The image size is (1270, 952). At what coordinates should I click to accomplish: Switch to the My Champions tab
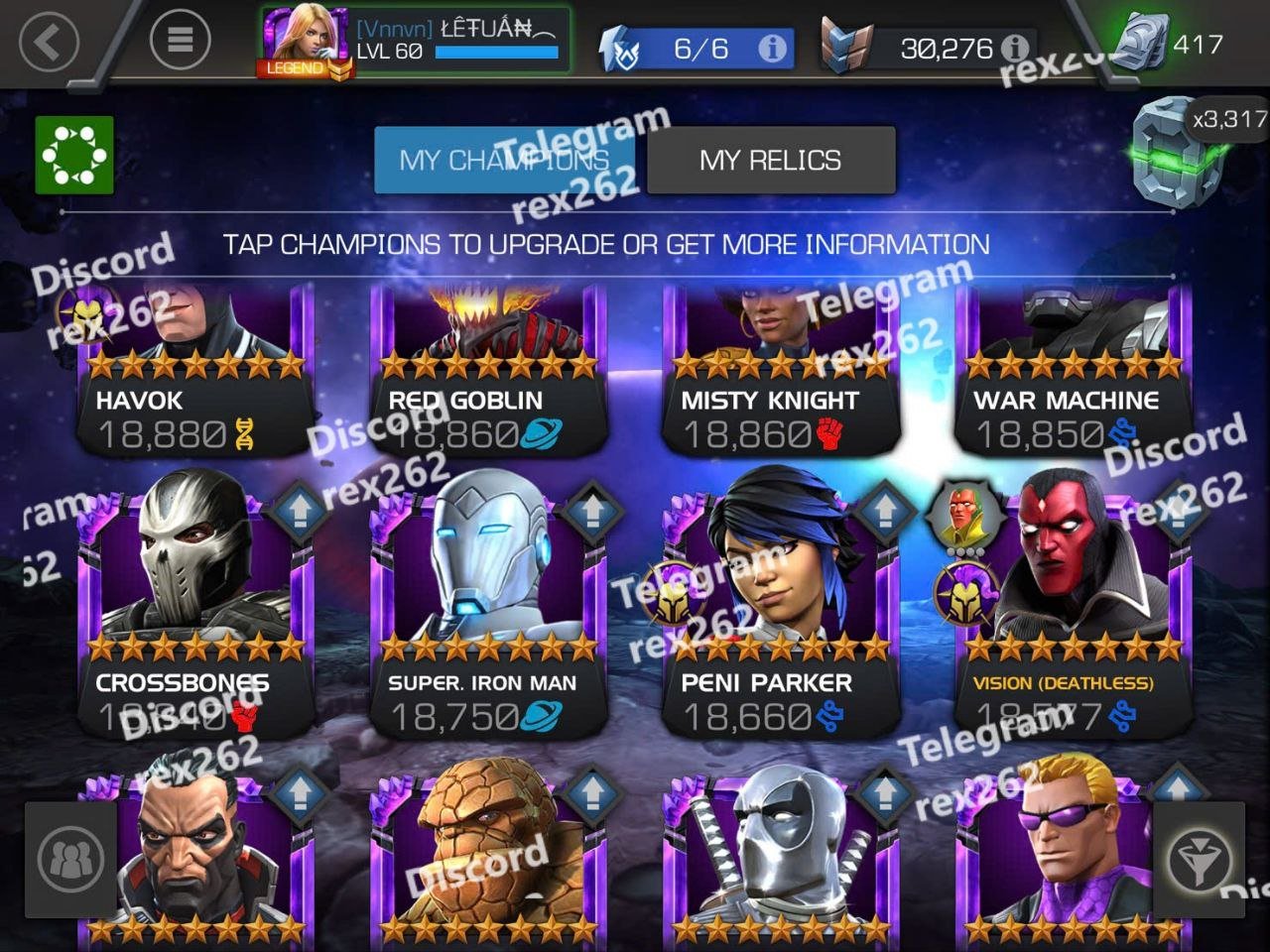(x=504, y=160)
